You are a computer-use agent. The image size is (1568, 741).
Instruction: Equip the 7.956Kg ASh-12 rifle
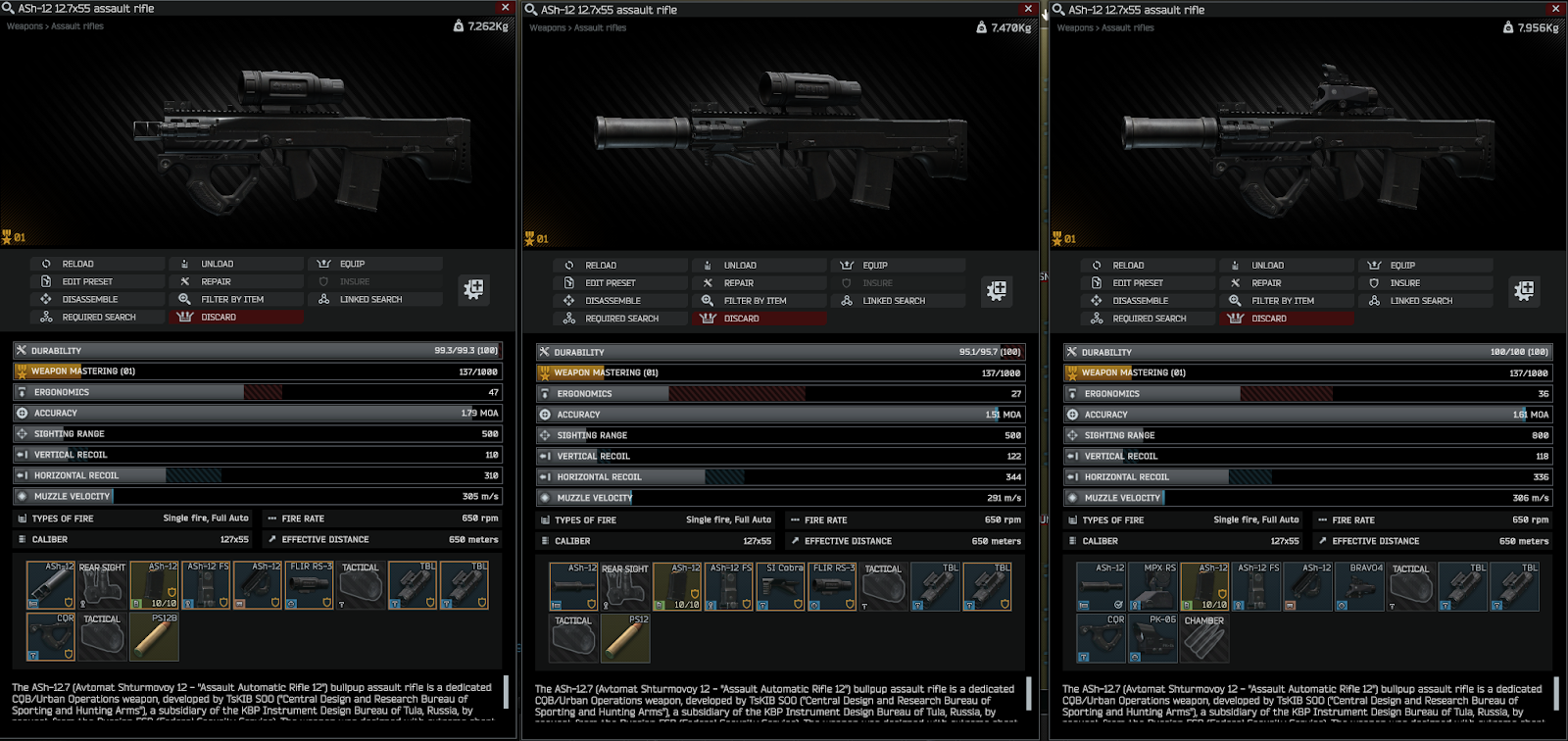point(1401,266)
